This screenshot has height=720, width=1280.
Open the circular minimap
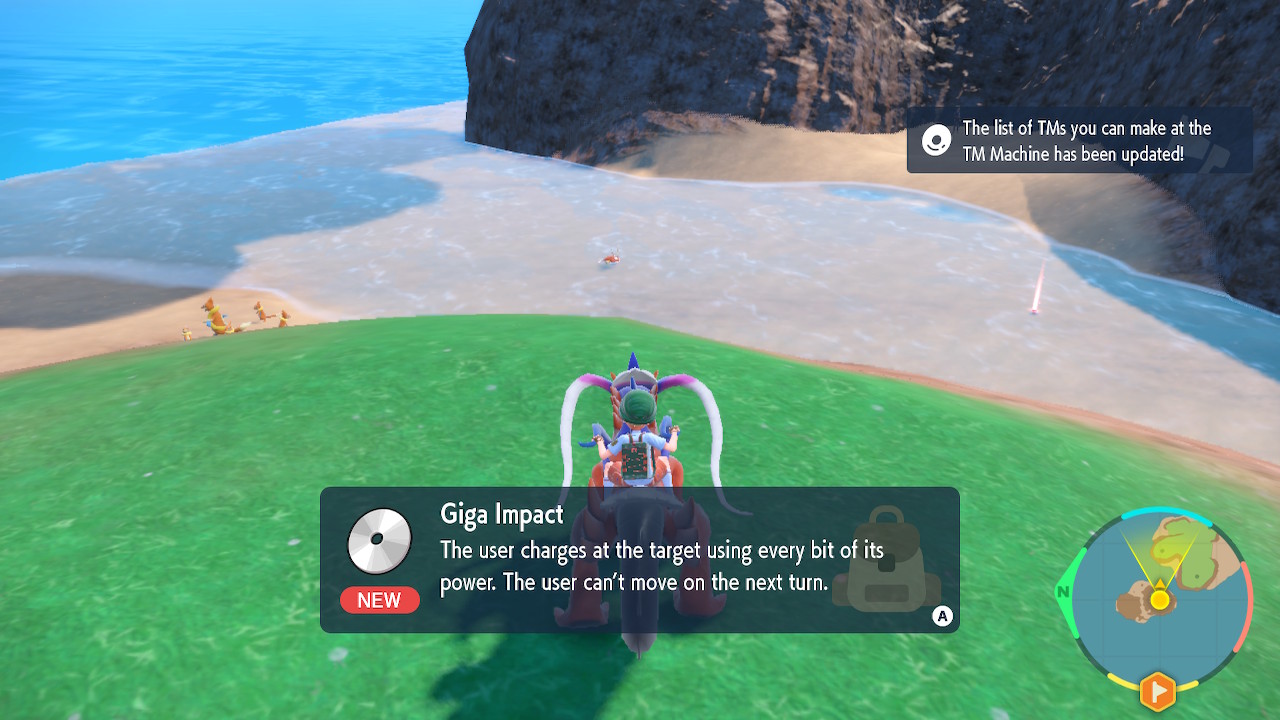(x=1158, y=598)
